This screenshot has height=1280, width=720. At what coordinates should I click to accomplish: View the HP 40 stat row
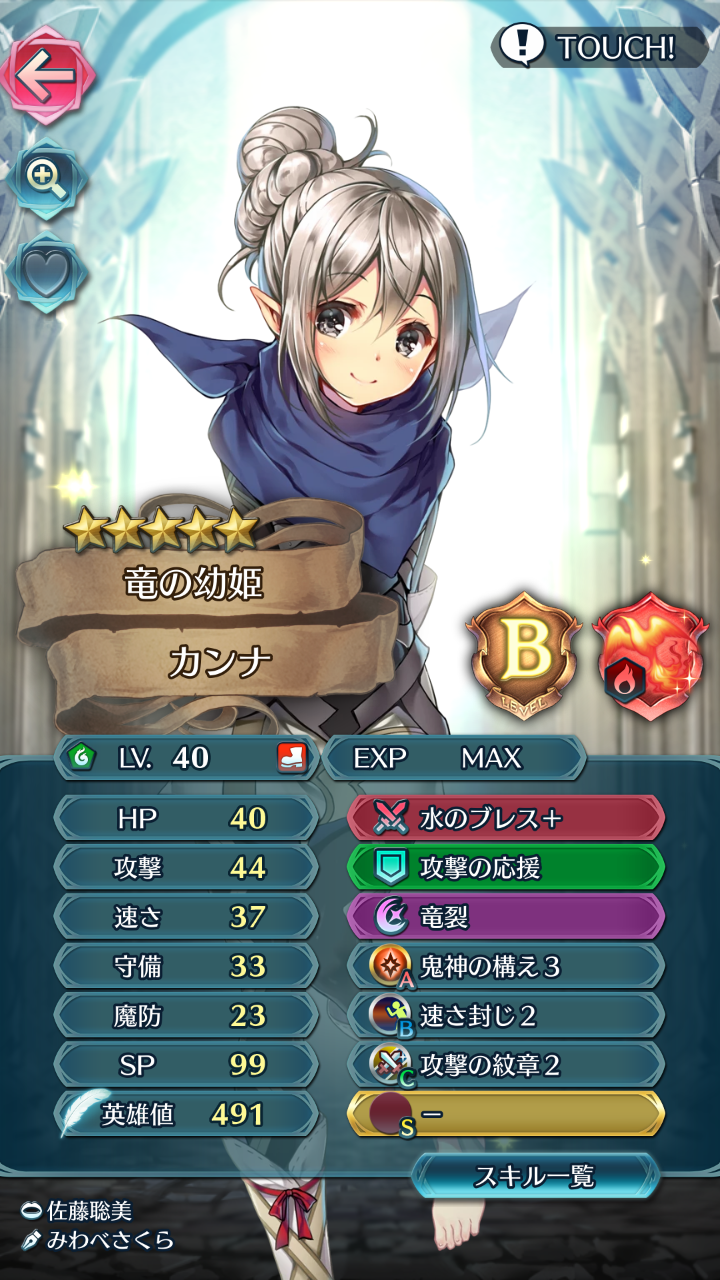point(186,819)
